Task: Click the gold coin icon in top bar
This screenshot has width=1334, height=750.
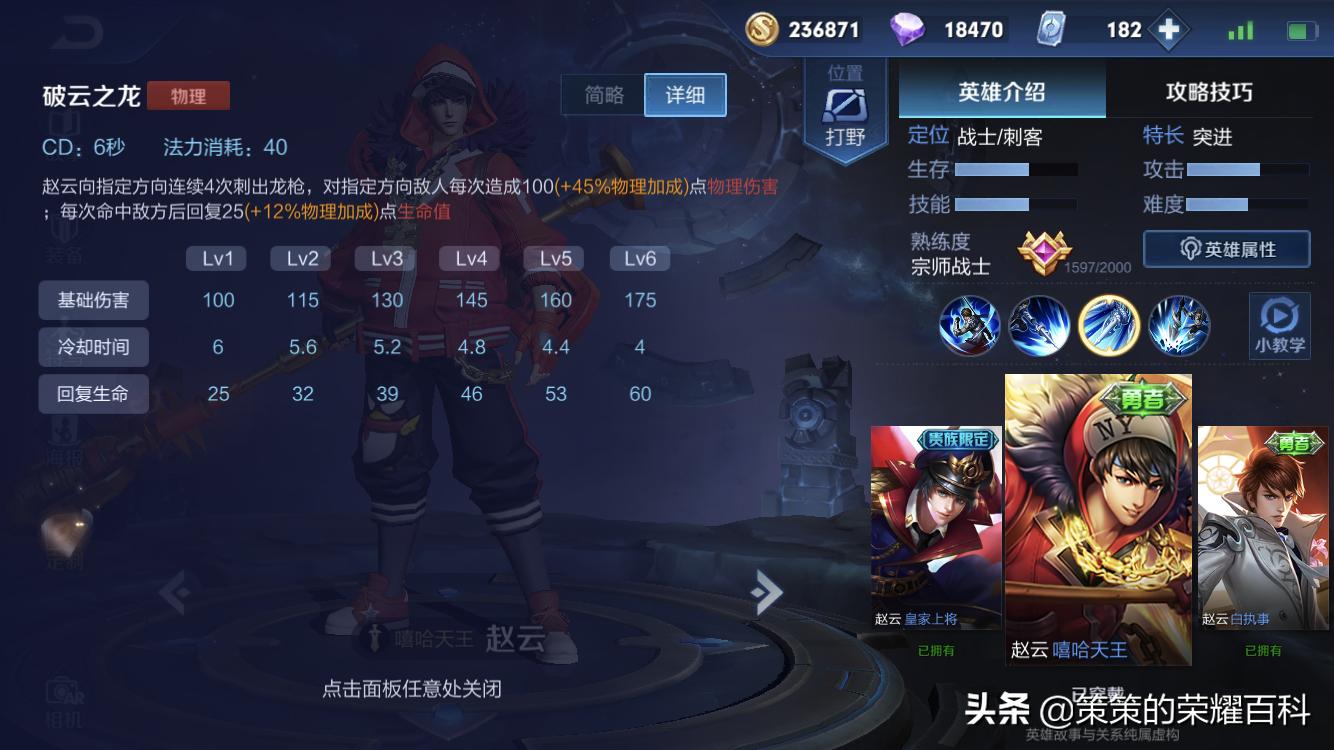Action: [762, 28]
